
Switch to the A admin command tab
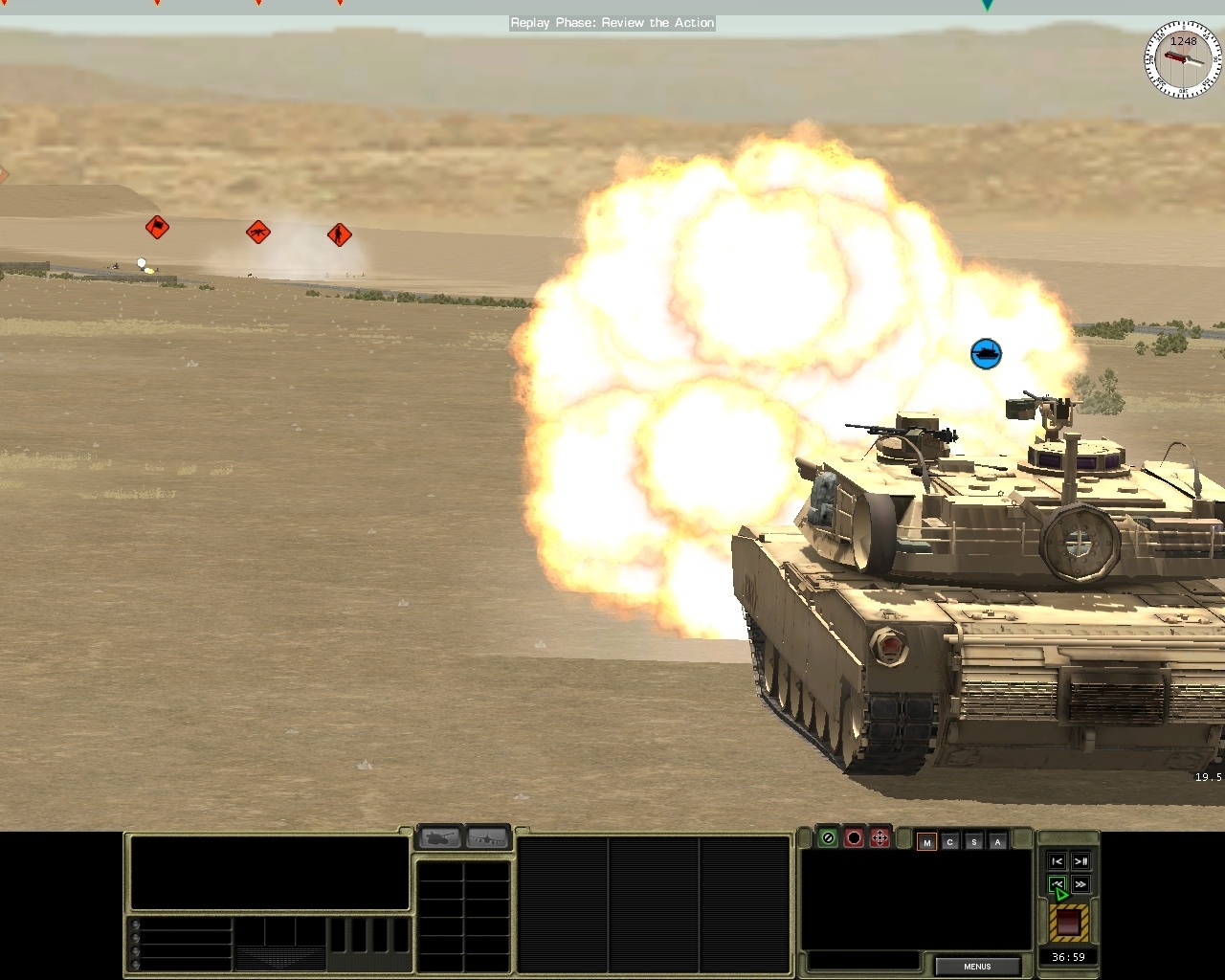pos(997,841)
